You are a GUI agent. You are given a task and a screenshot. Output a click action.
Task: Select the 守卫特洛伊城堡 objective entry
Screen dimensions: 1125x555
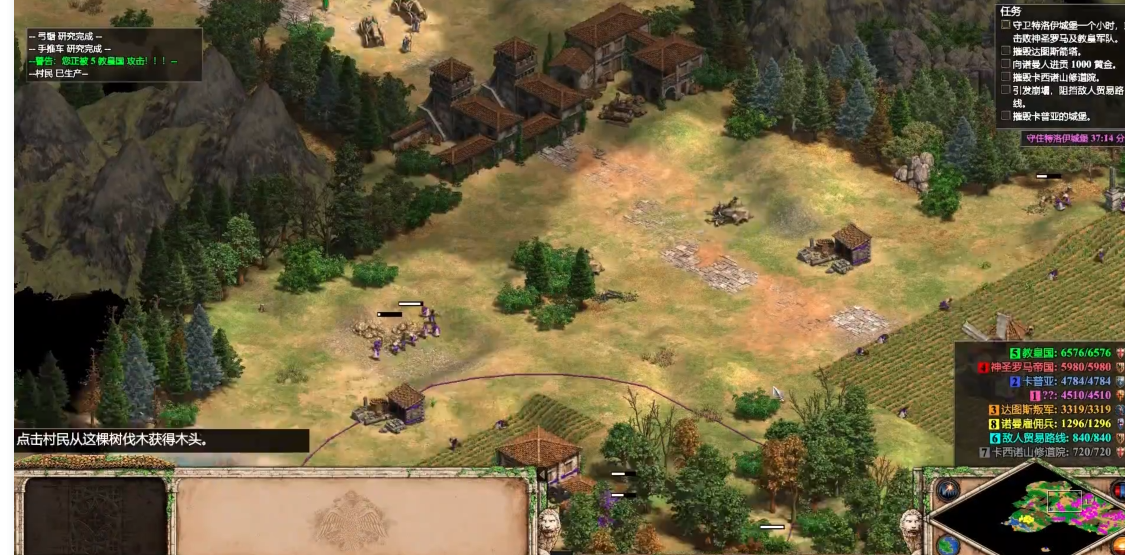point(1060,25)
